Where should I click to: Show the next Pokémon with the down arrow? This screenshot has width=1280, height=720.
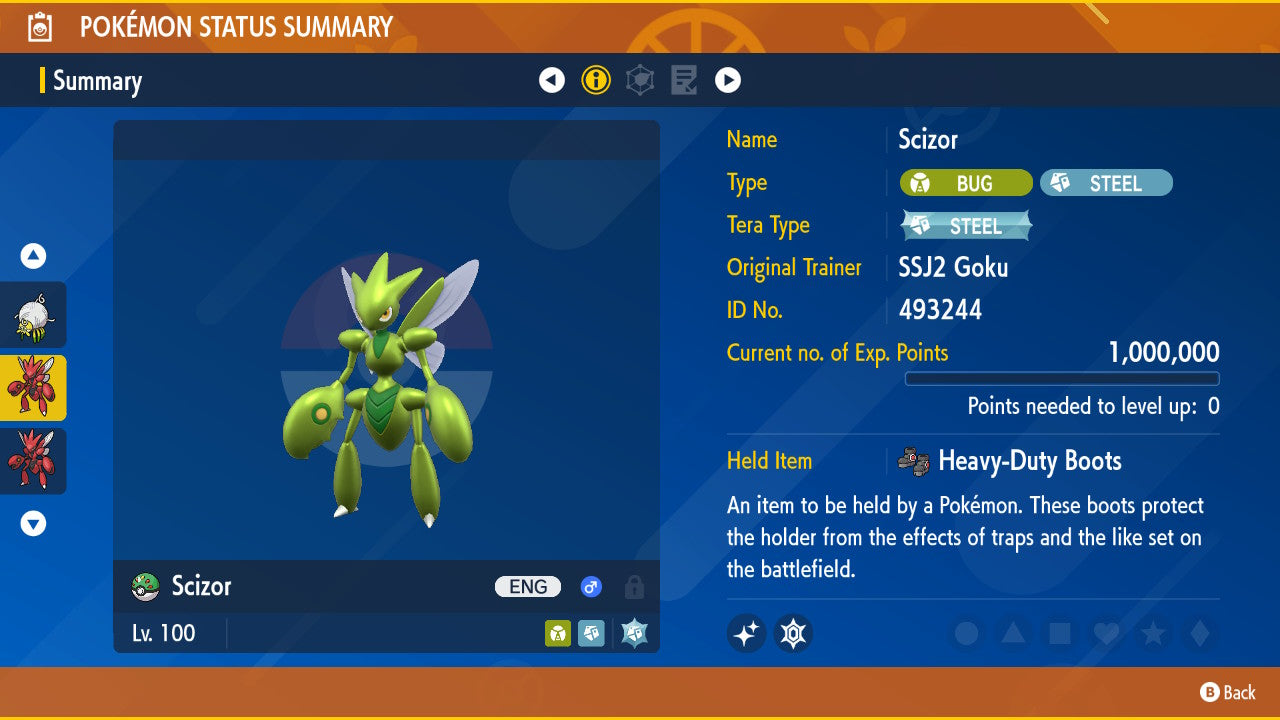[33, 523]
